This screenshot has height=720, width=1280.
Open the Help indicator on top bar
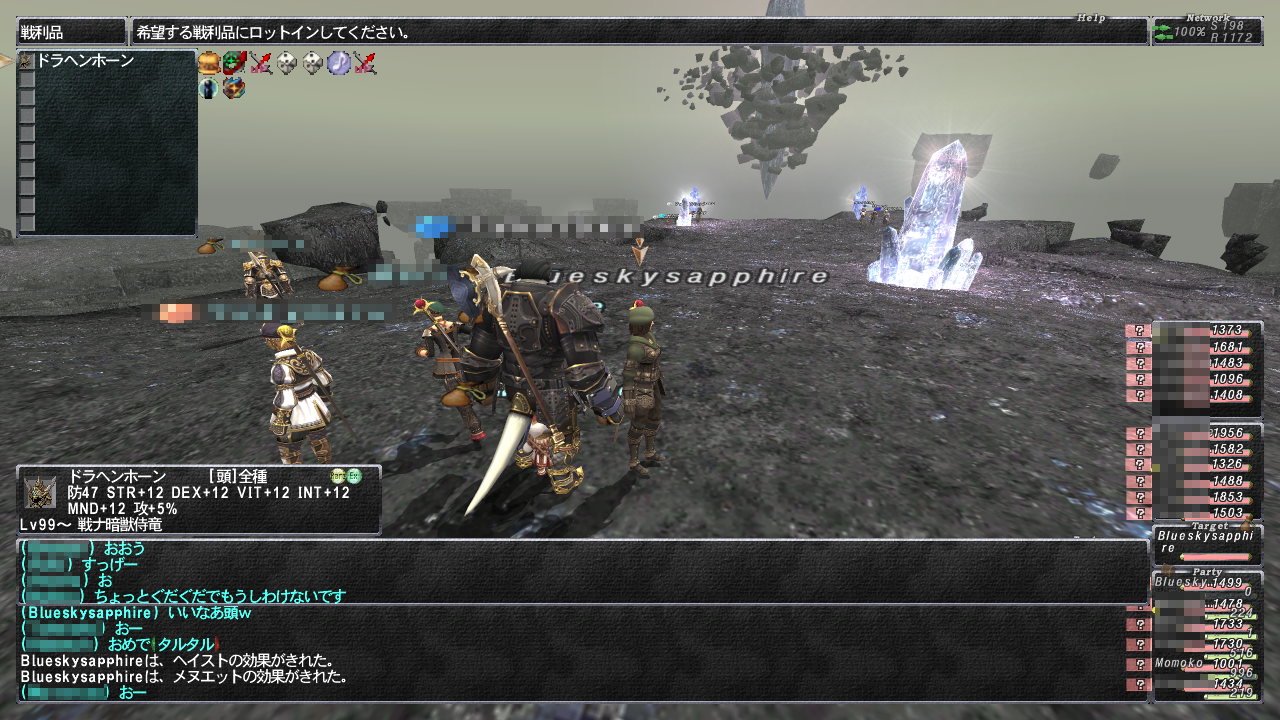tap(1091, 18)
